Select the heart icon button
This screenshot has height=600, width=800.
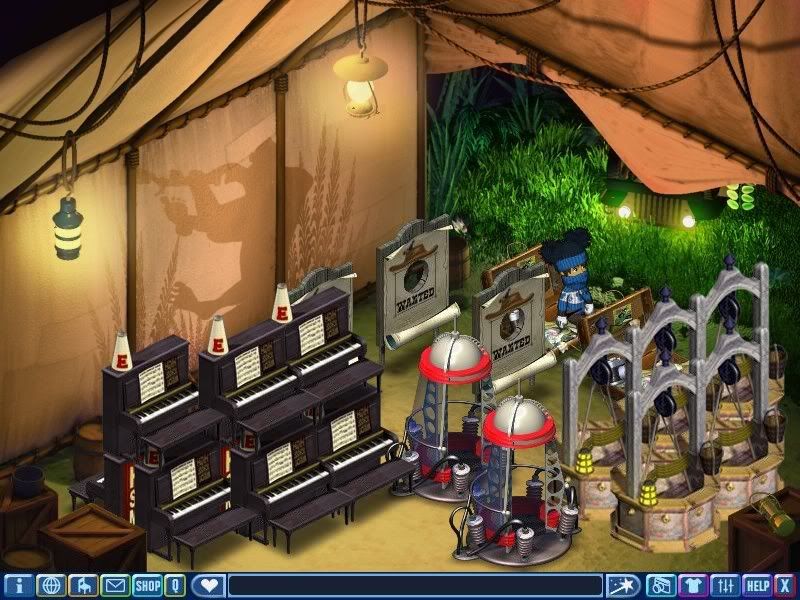(208, 586)
